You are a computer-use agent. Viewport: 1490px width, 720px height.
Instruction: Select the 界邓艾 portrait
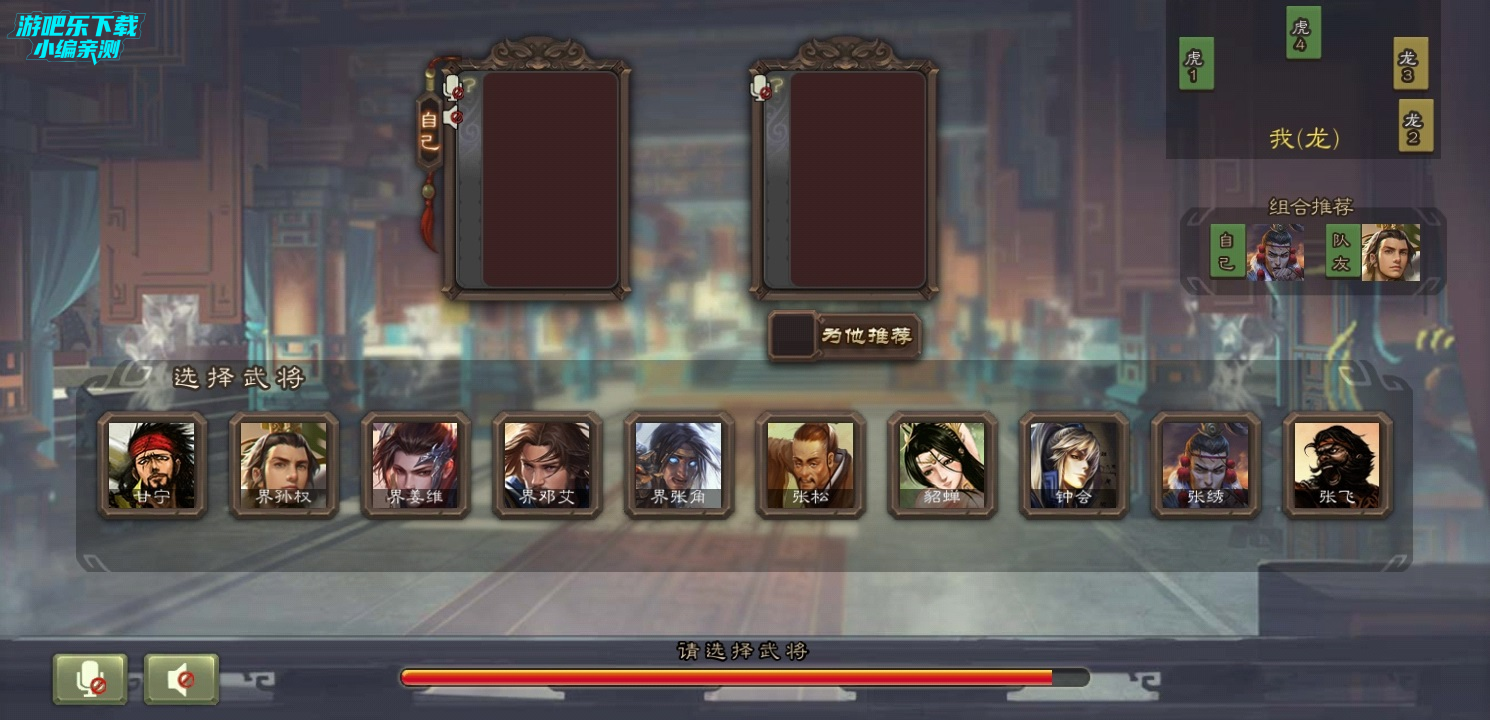click(x=547, y=465)
